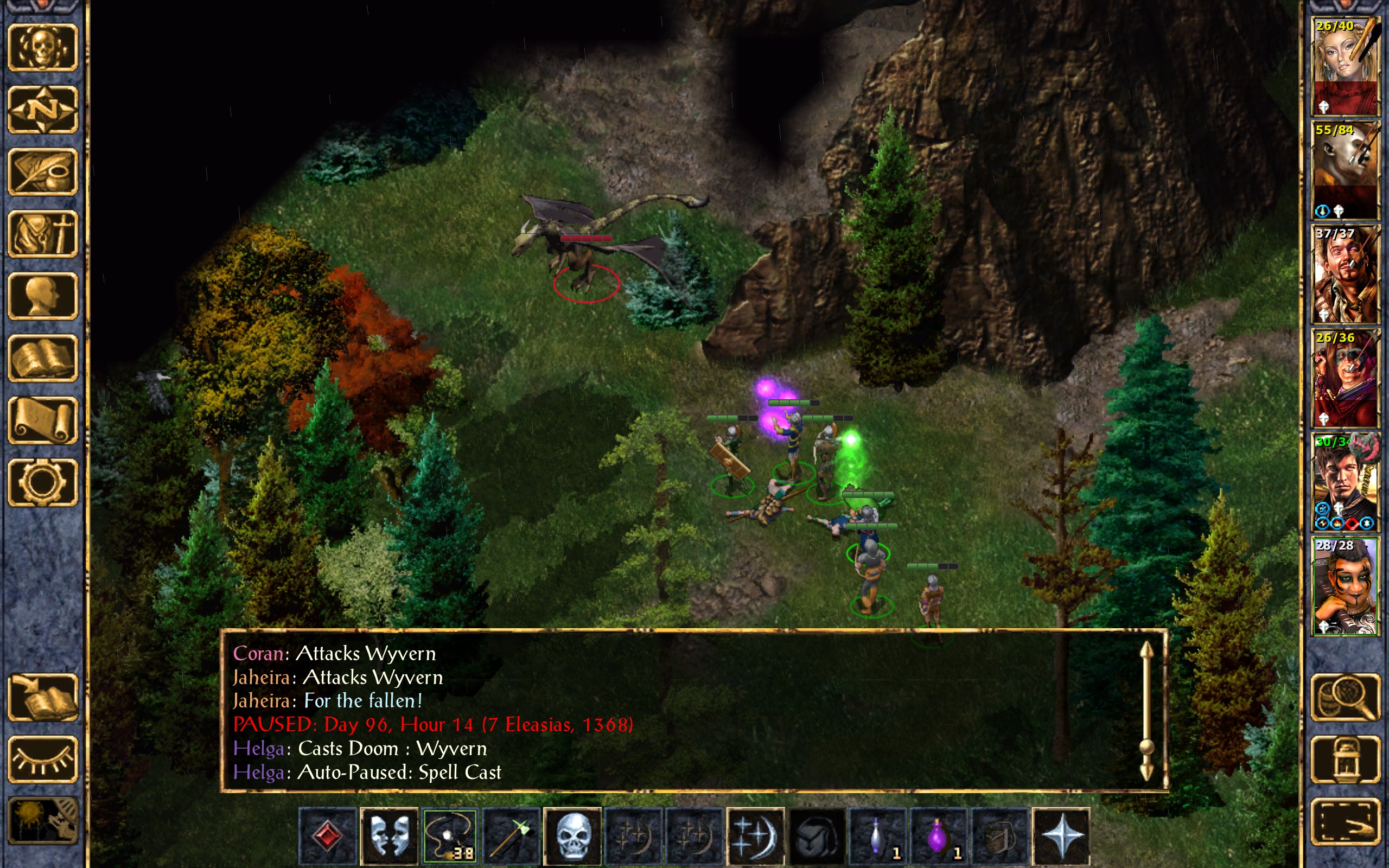Open the inventory screen (armor and sword icon)

click(42, 234)
